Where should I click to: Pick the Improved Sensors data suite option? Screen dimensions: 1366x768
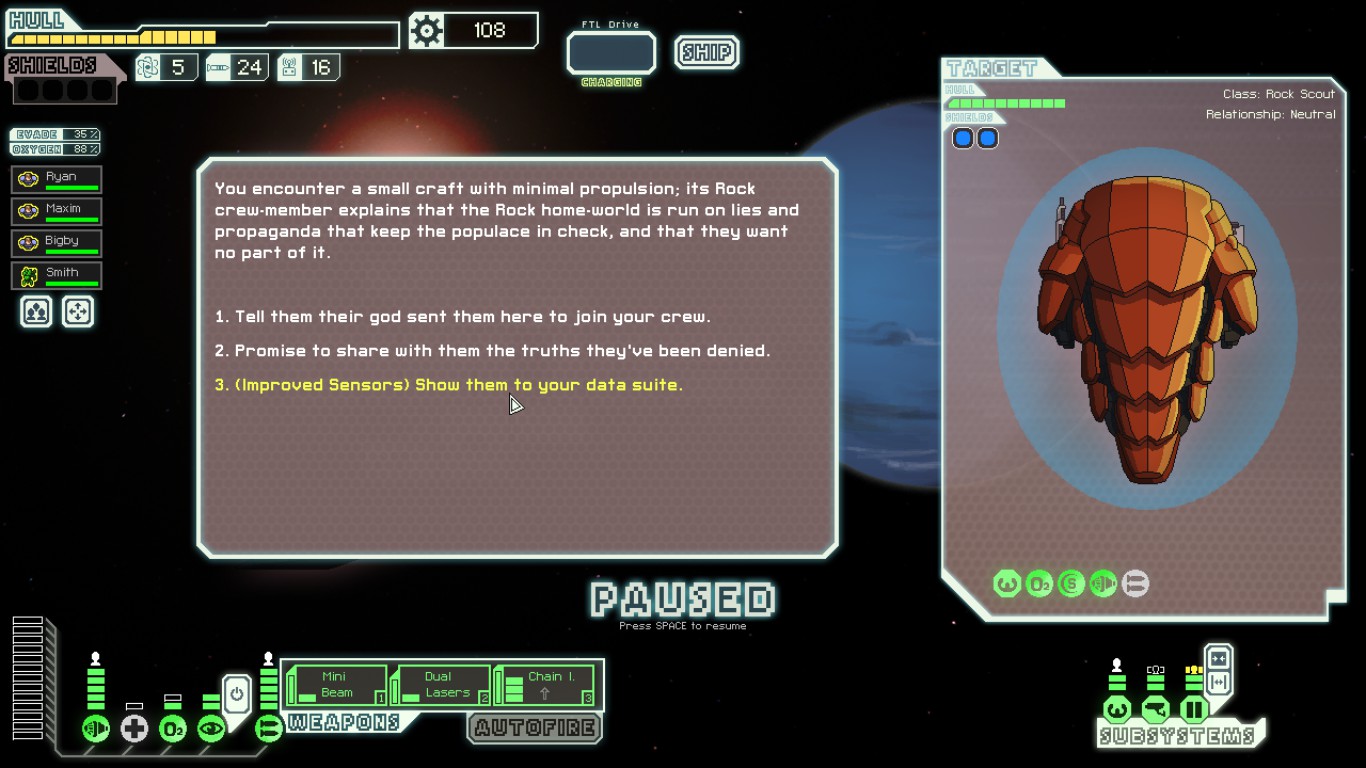point(449,385)
